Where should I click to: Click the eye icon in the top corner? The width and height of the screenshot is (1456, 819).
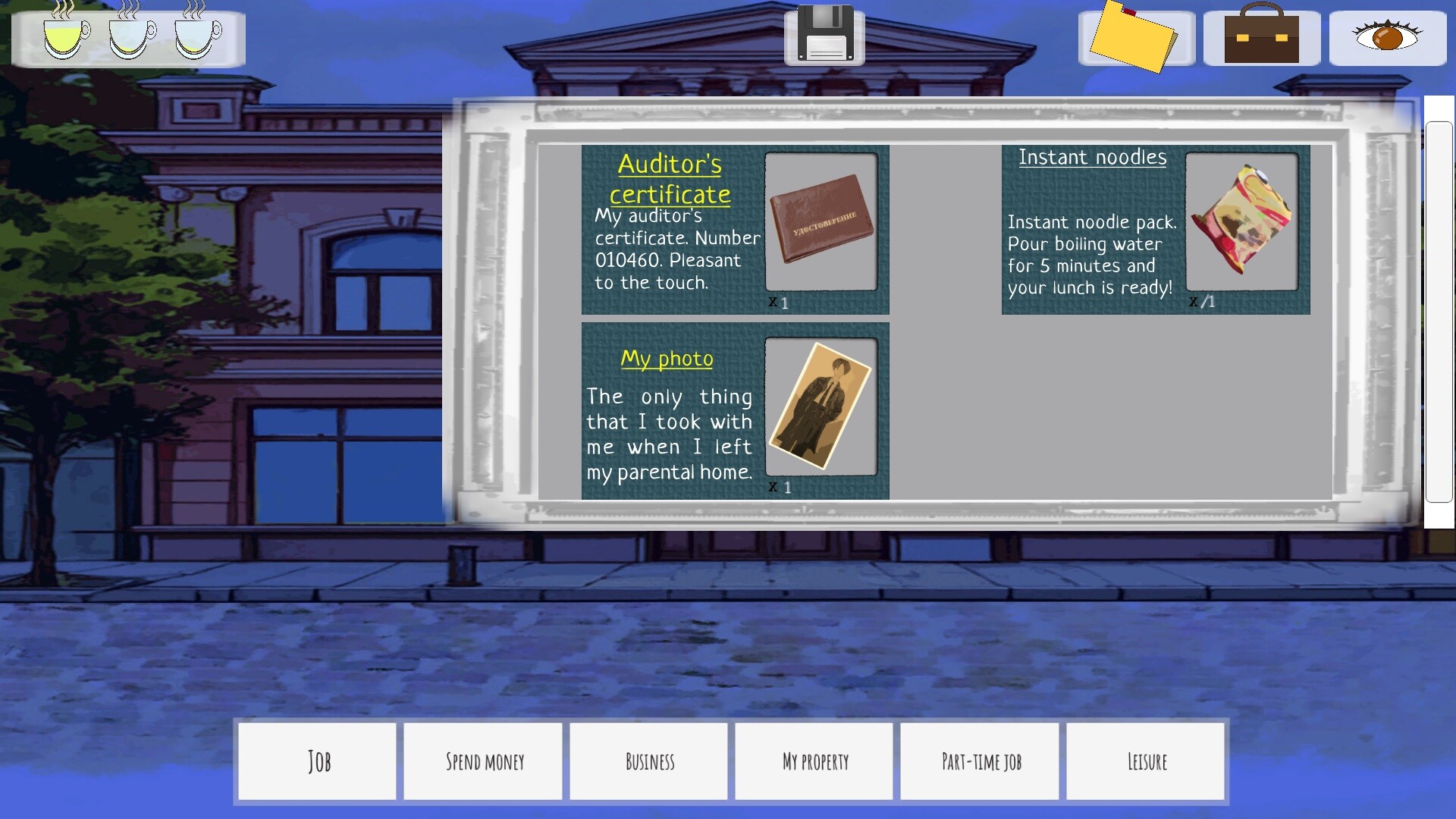pyautogui.click(x=1388, y=35)
